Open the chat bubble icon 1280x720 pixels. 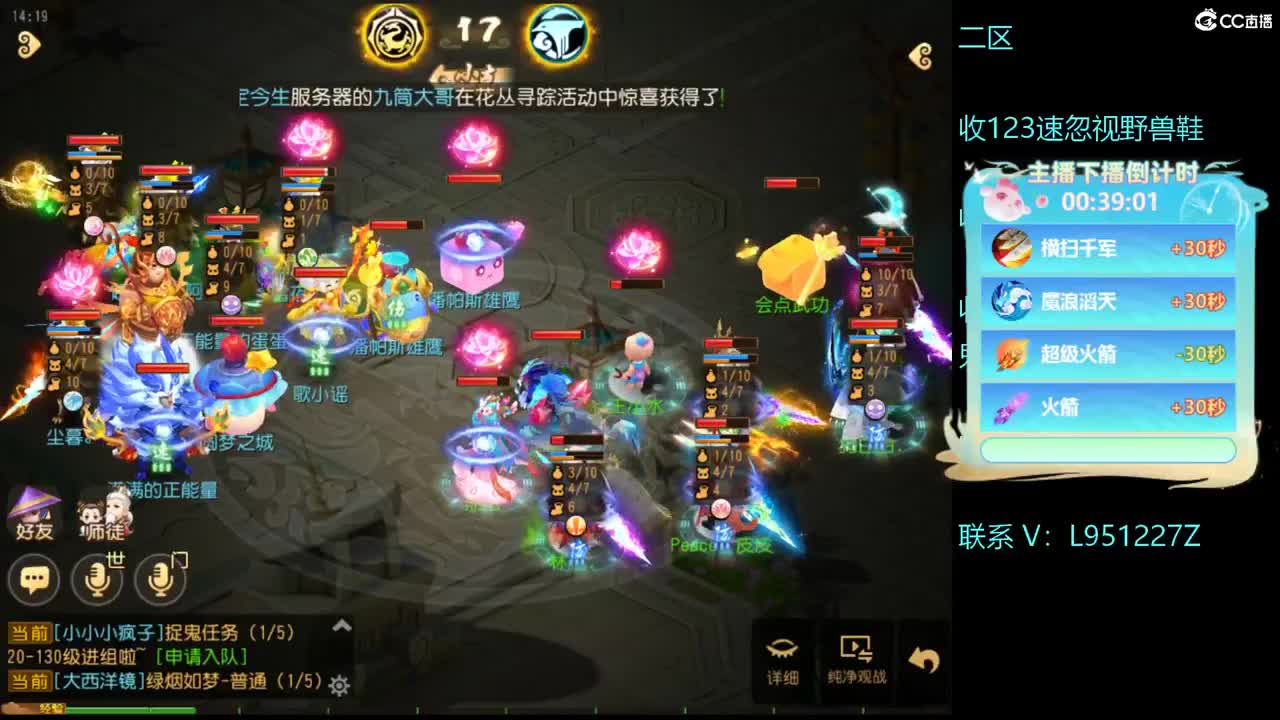[33, 580]
